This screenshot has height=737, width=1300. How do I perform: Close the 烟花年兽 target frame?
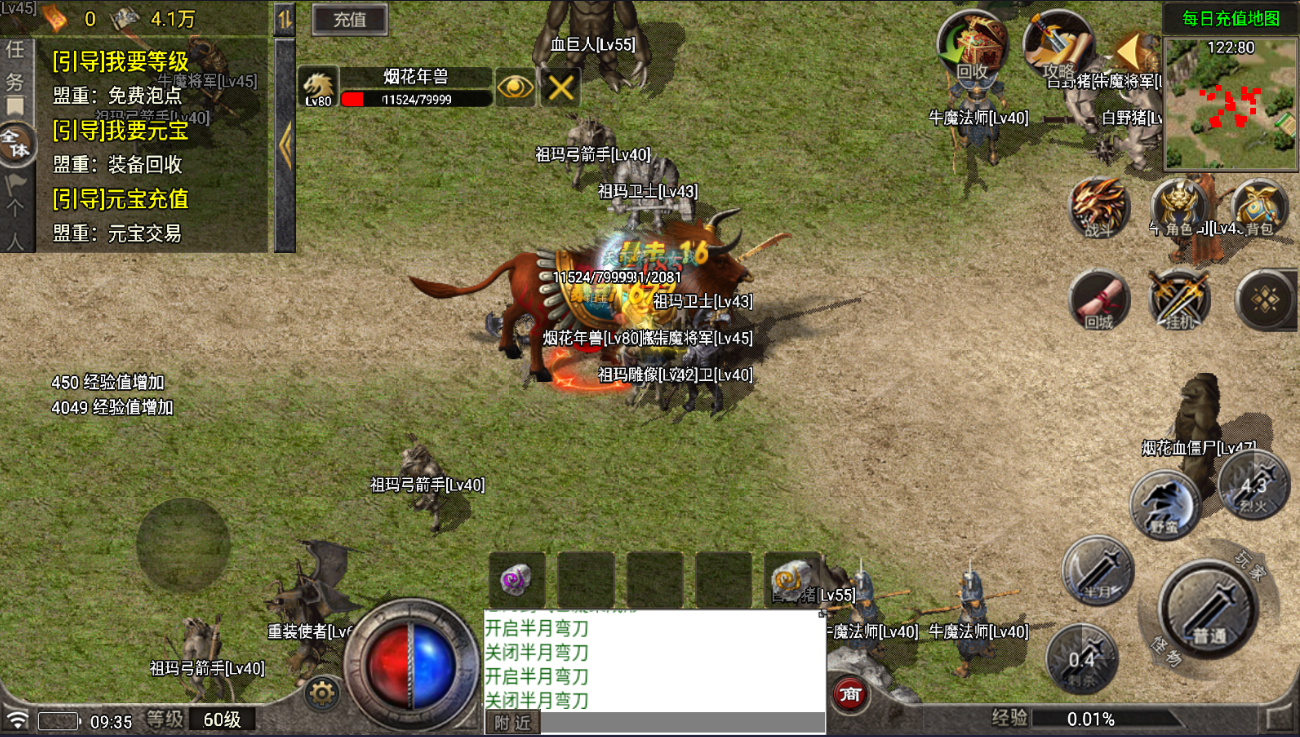(x=561, y=87)
